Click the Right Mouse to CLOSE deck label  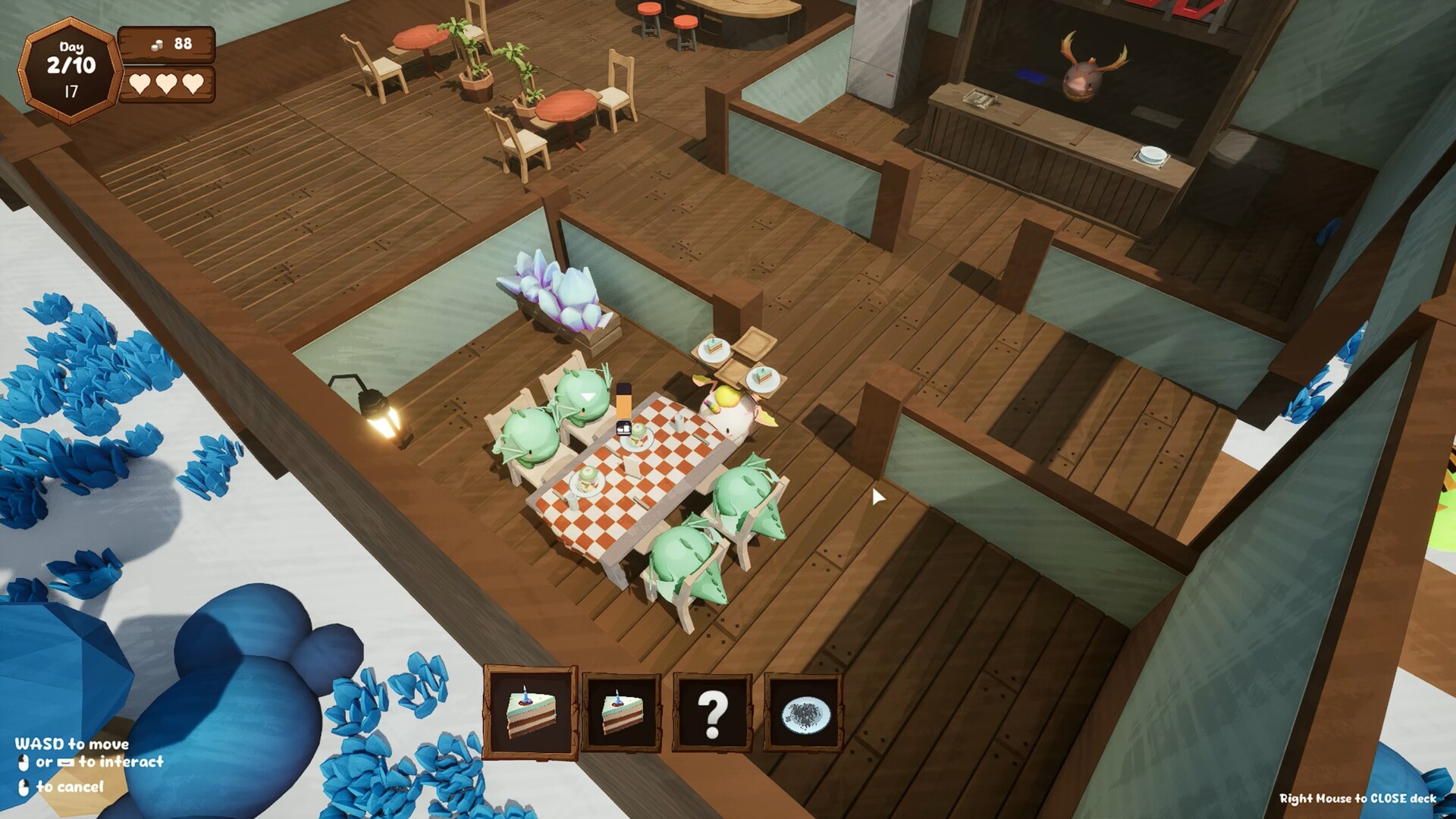pyautogui.click(x=1357, y=798)
